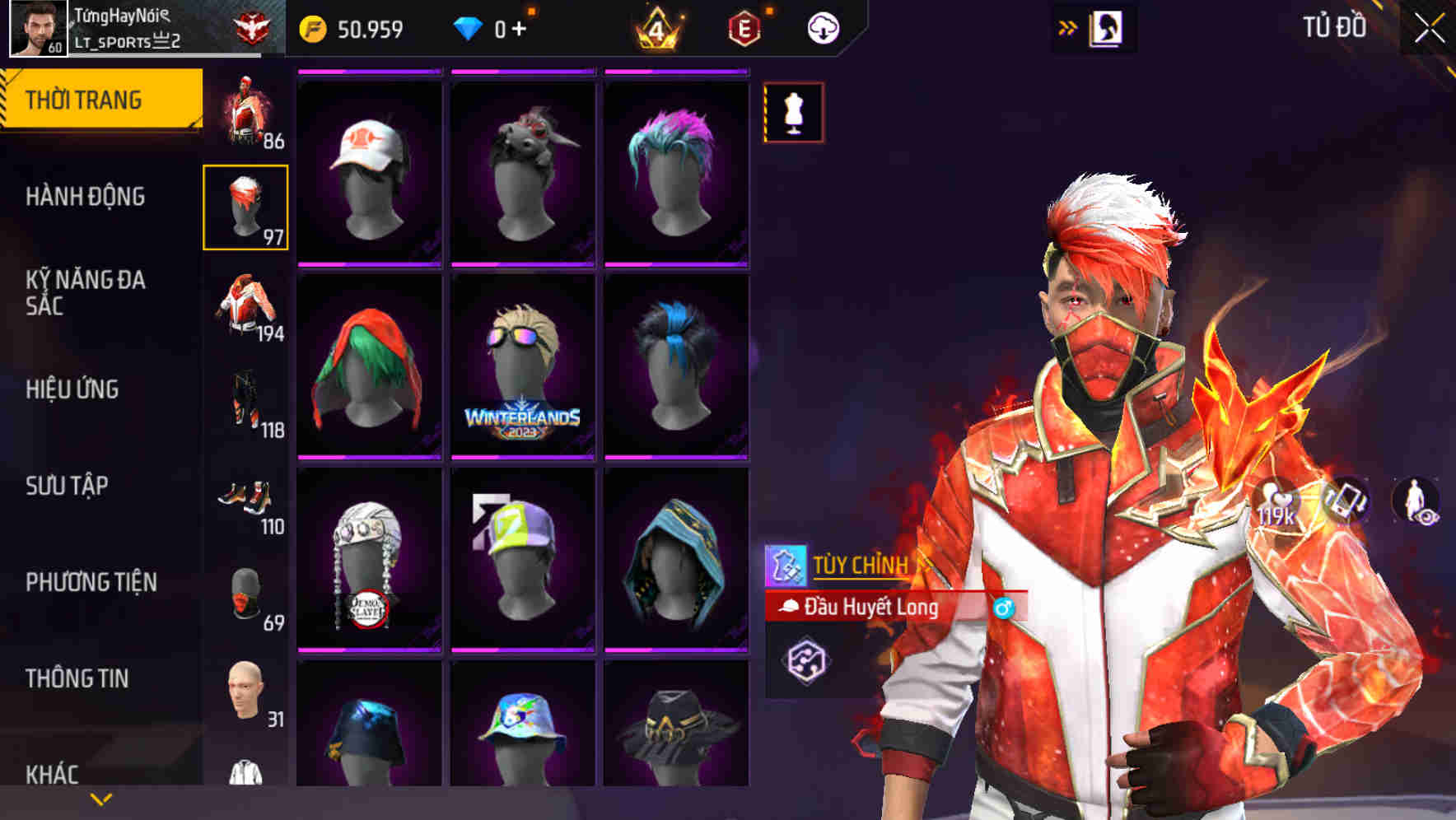Expand more categories with the yellow down chevron
The image size is (1456, 820).
[x=100, y=797]
